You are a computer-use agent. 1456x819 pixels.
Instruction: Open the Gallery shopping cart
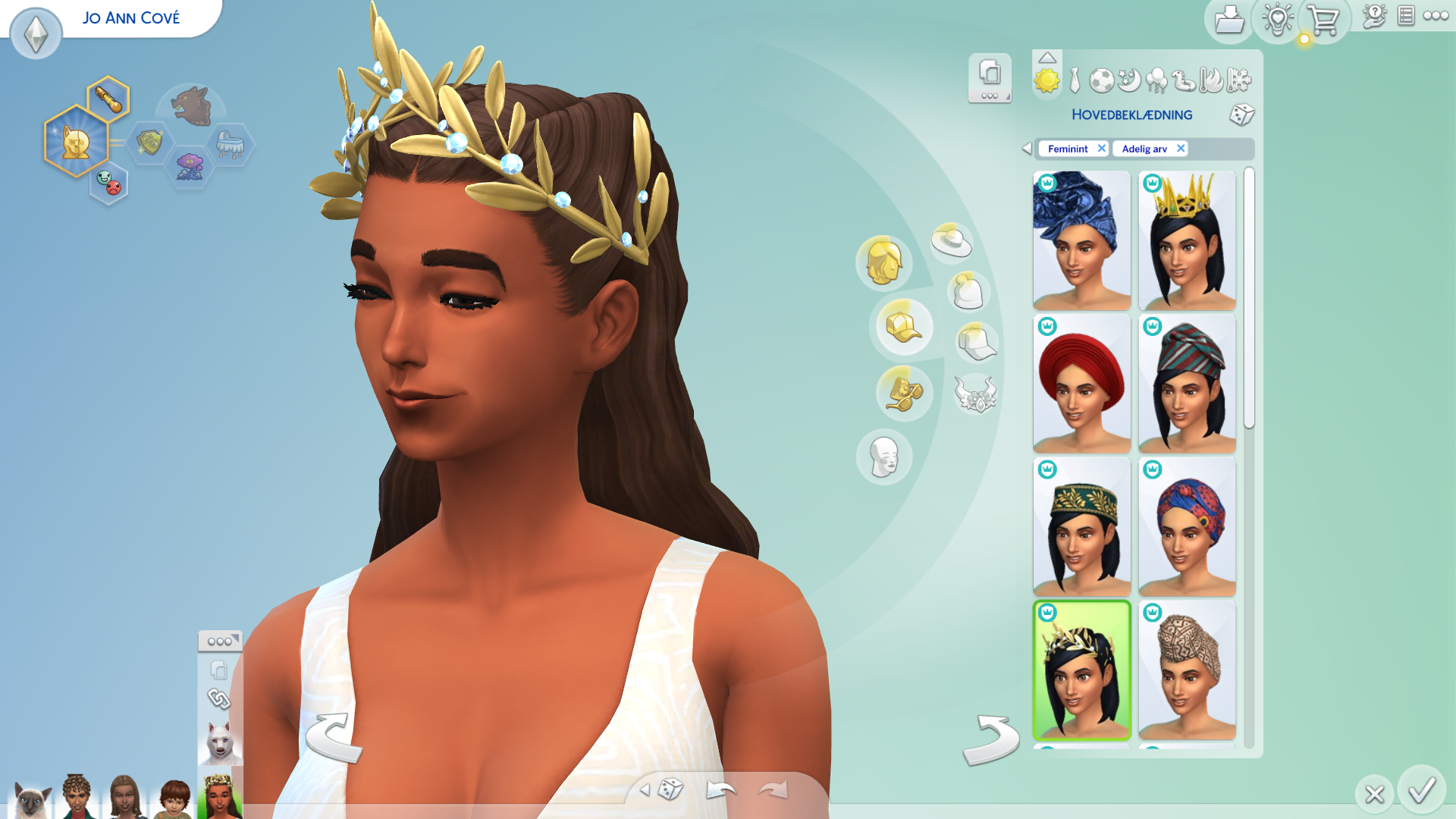pyautogui.click(x=1324, y=20)
